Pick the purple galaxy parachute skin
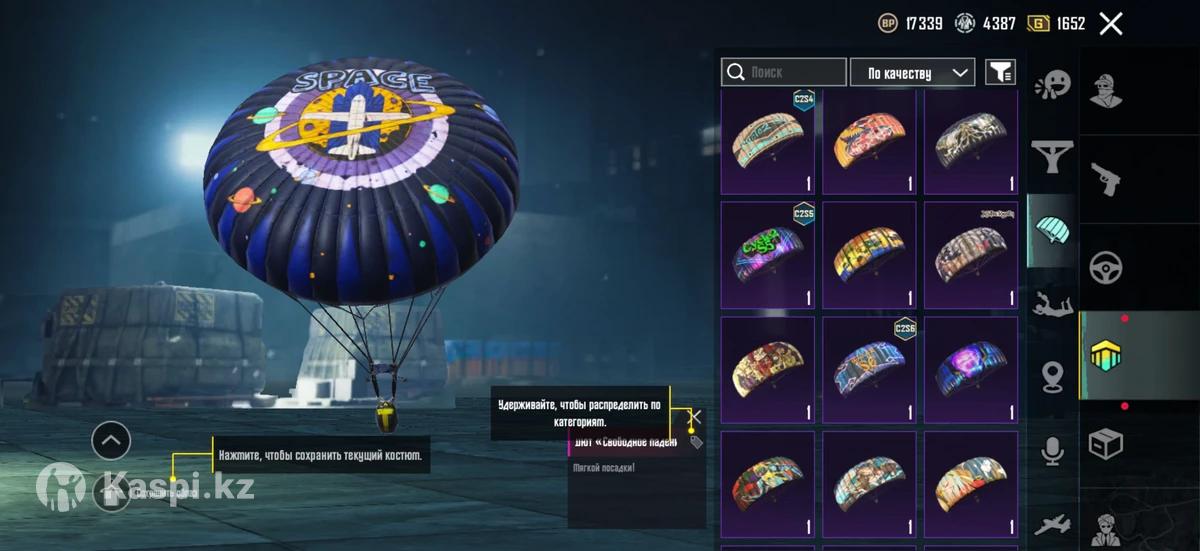The width and height of the screenshot is (1200, 551). [971, 369]
